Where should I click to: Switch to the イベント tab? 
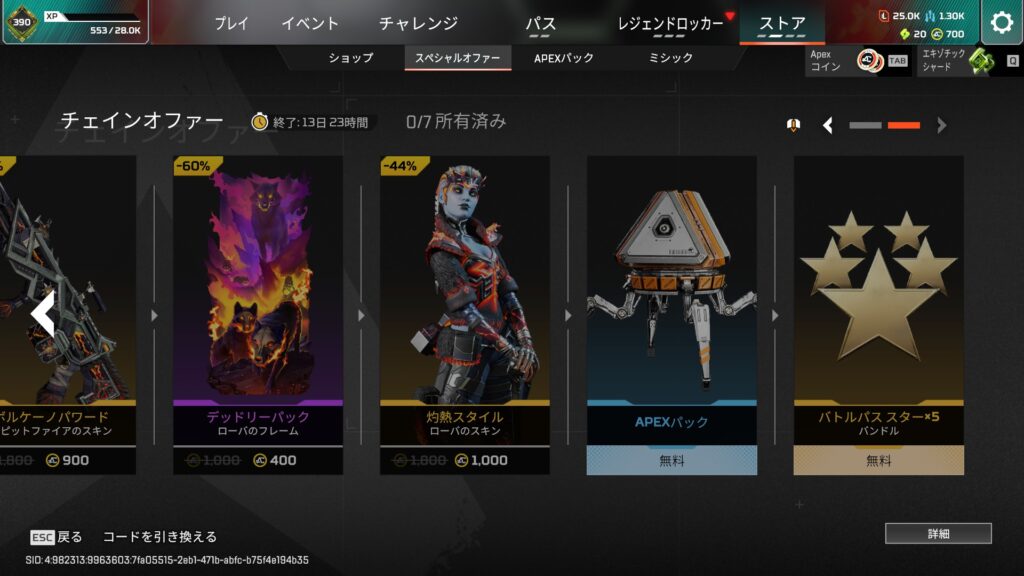[310, 23]
